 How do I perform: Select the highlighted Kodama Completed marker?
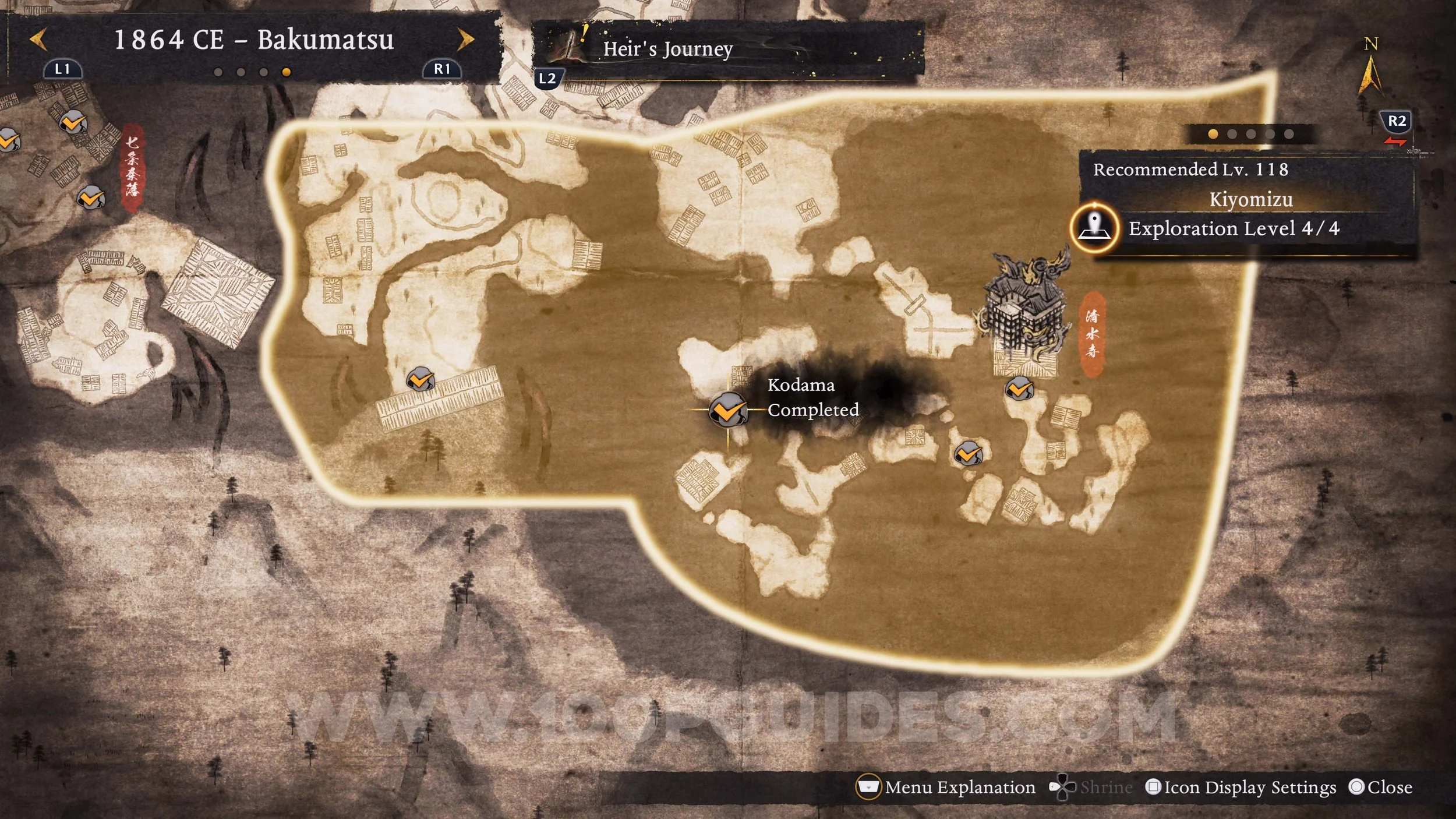click(x=727, y=410)
